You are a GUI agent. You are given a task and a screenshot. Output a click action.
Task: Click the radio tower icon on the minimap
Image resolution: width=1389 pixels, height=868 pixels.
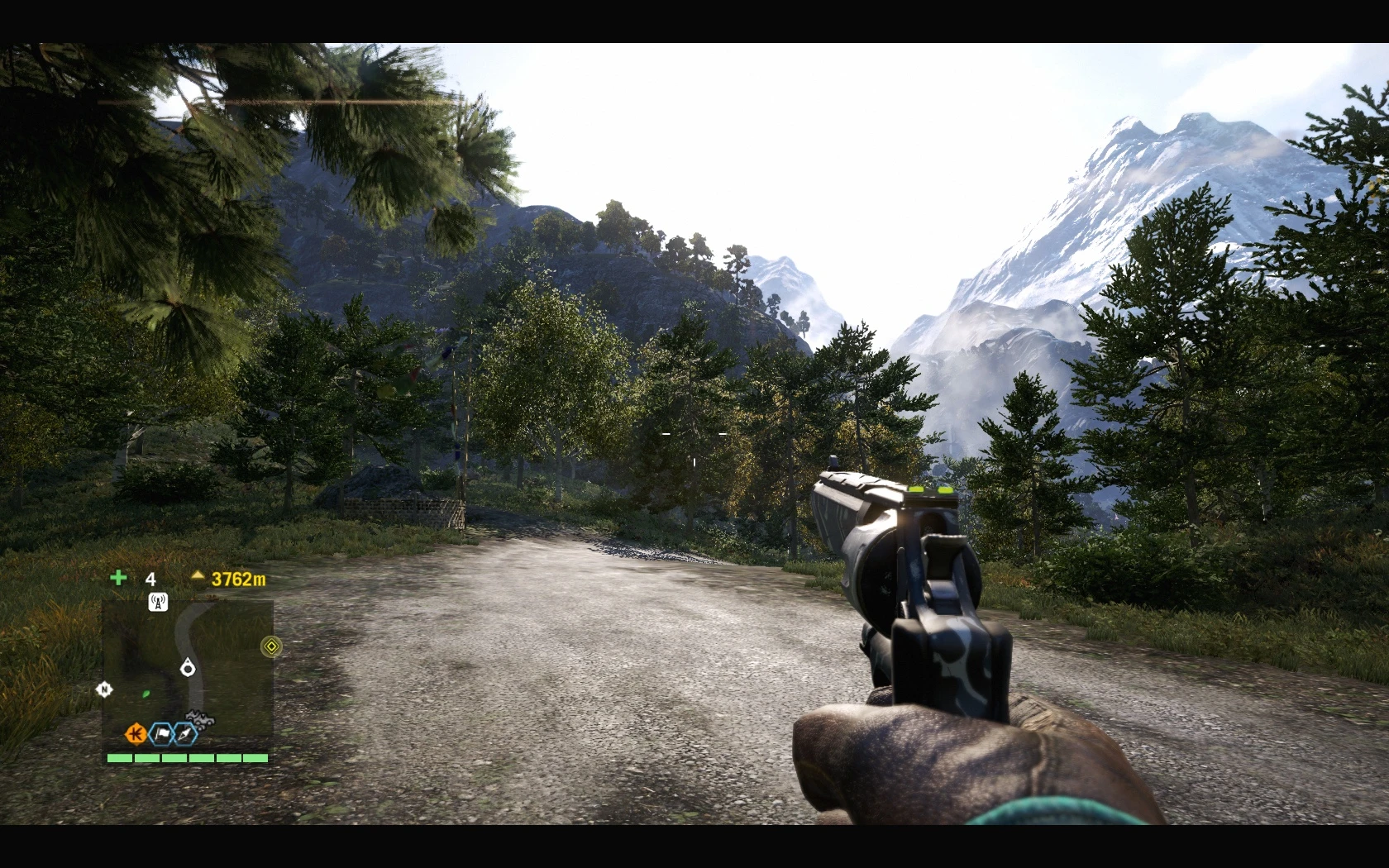click(x=159, y=602)
